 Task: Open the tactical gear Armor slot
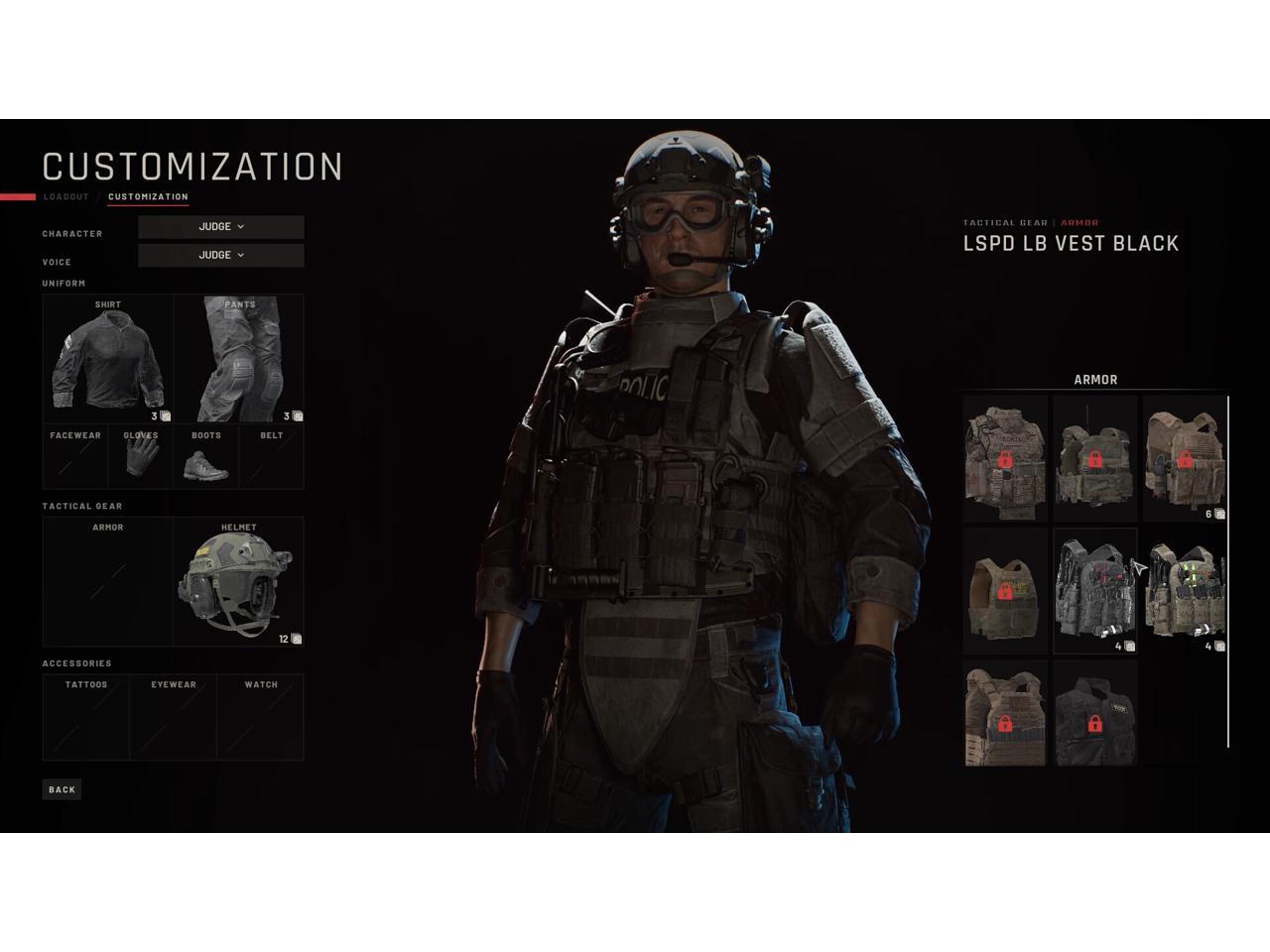[108, 582]
